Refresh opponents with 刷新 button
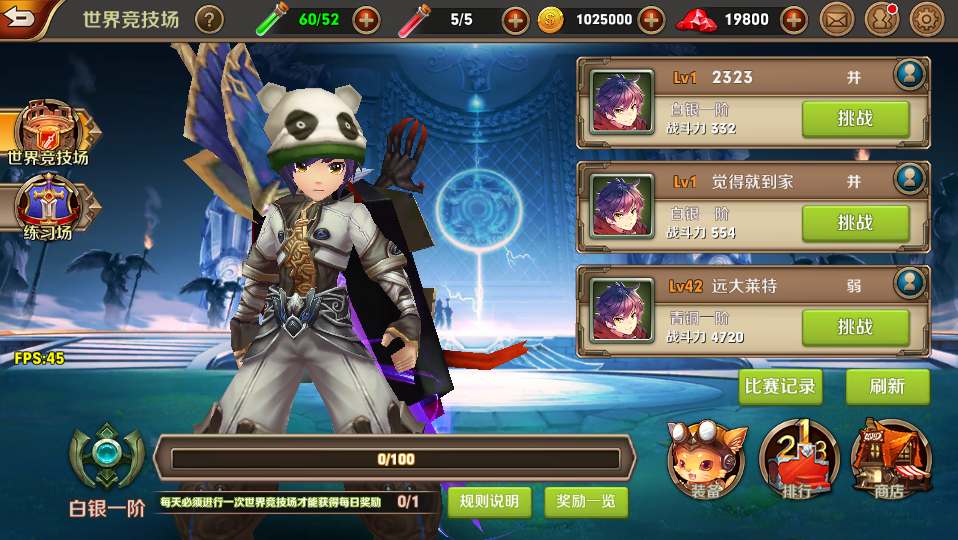 (x=887, y=387)
